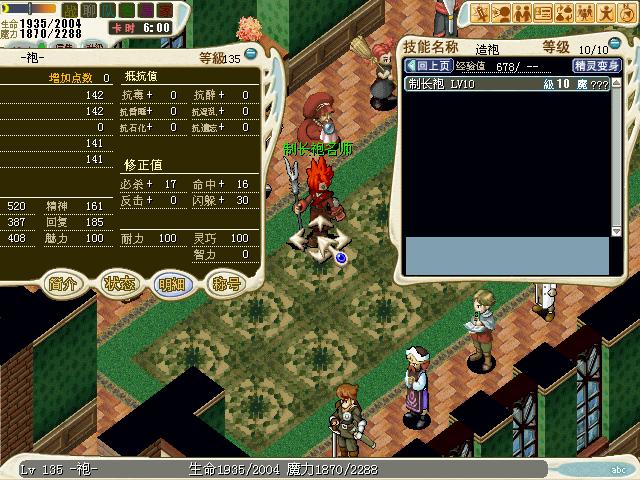Show the 称号 titles tab
640x480 pixels.
point(226,283)
